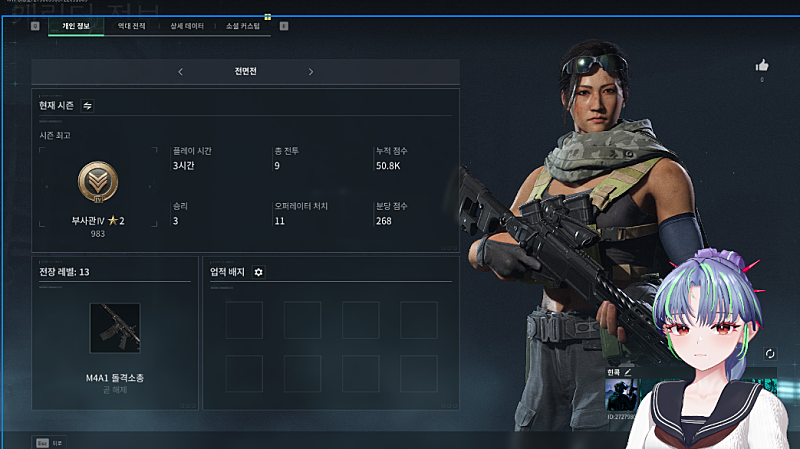Viewport: 800px width, 449px height.
Task: Open the 역대 전적 tab
Action: coord(131,26)
